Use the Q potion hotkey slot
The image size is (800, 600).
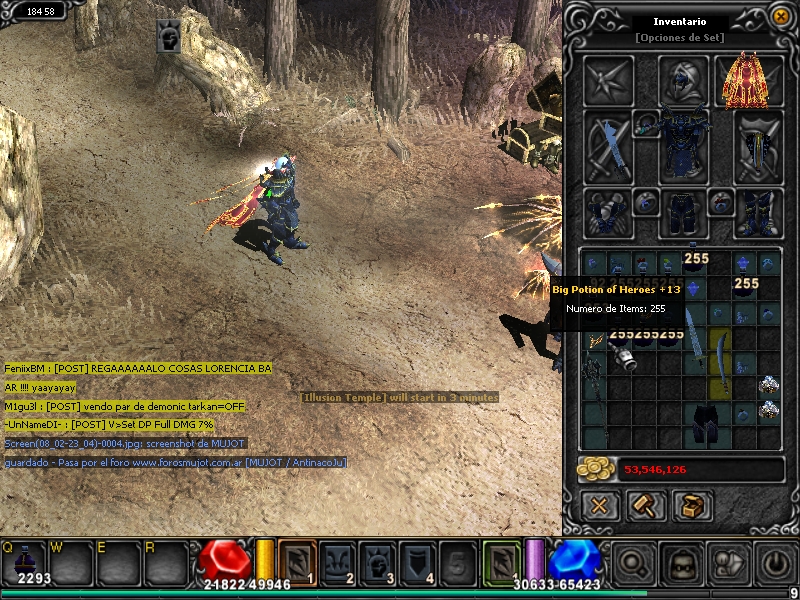(22, 562)
